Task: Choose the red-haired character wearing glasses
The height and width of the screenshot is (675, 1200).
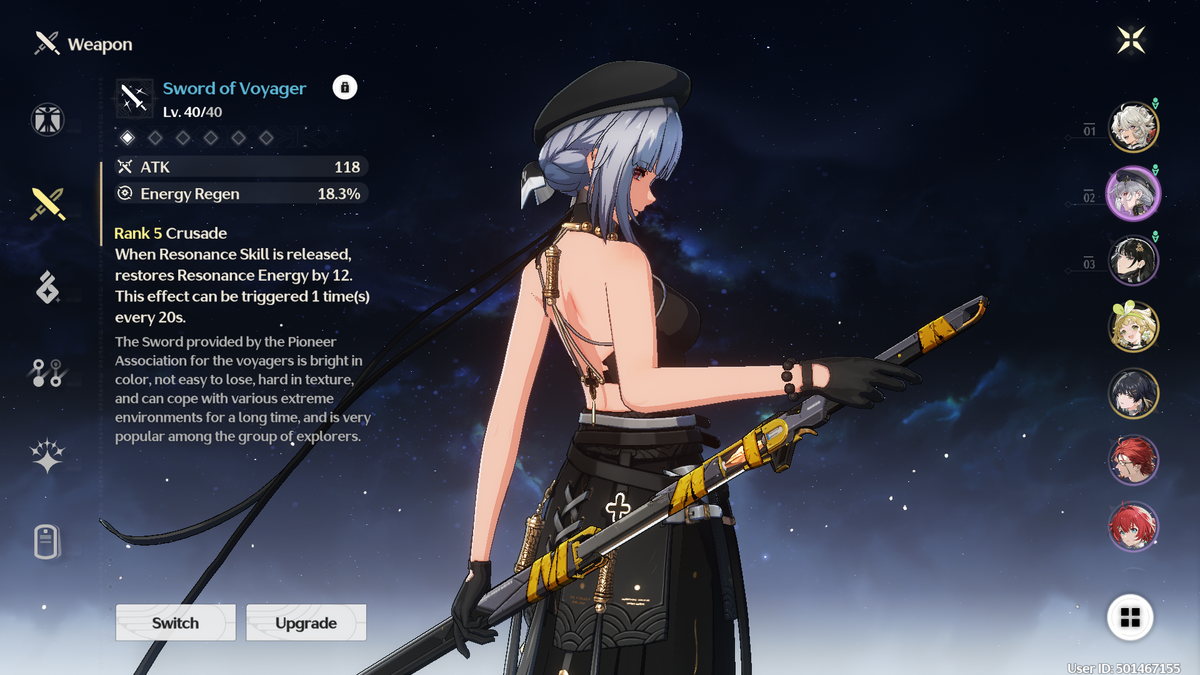Action: click(x=1133, y=460)
